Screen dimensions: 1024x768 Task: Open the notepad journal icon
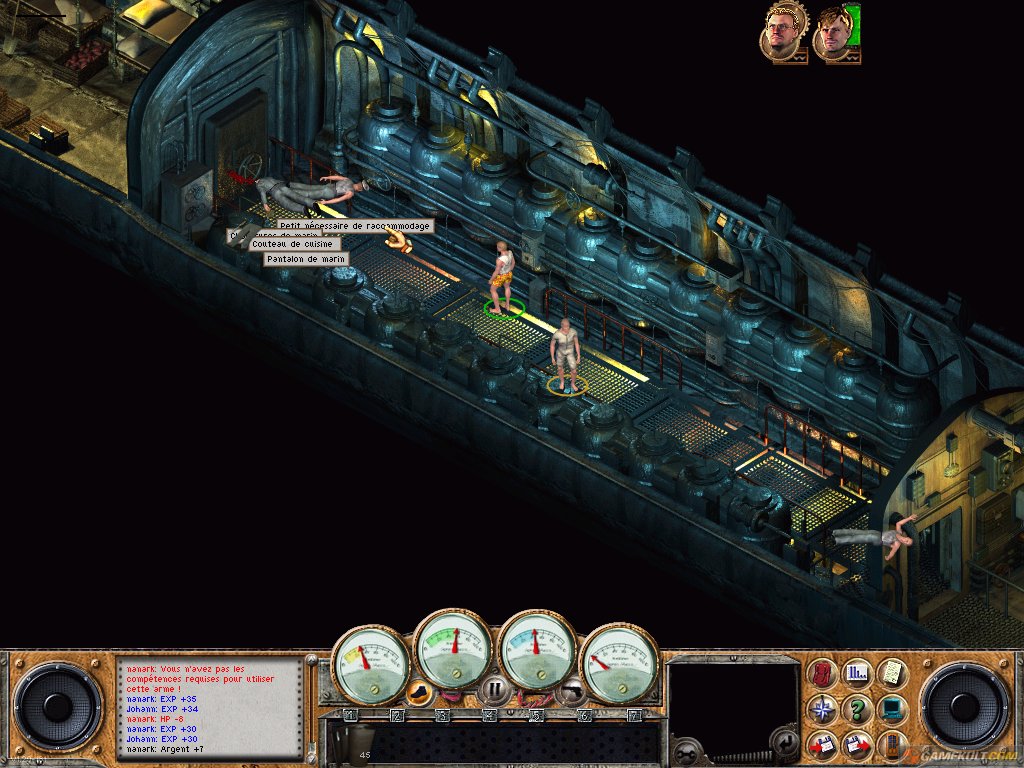[x=891, y=674]
